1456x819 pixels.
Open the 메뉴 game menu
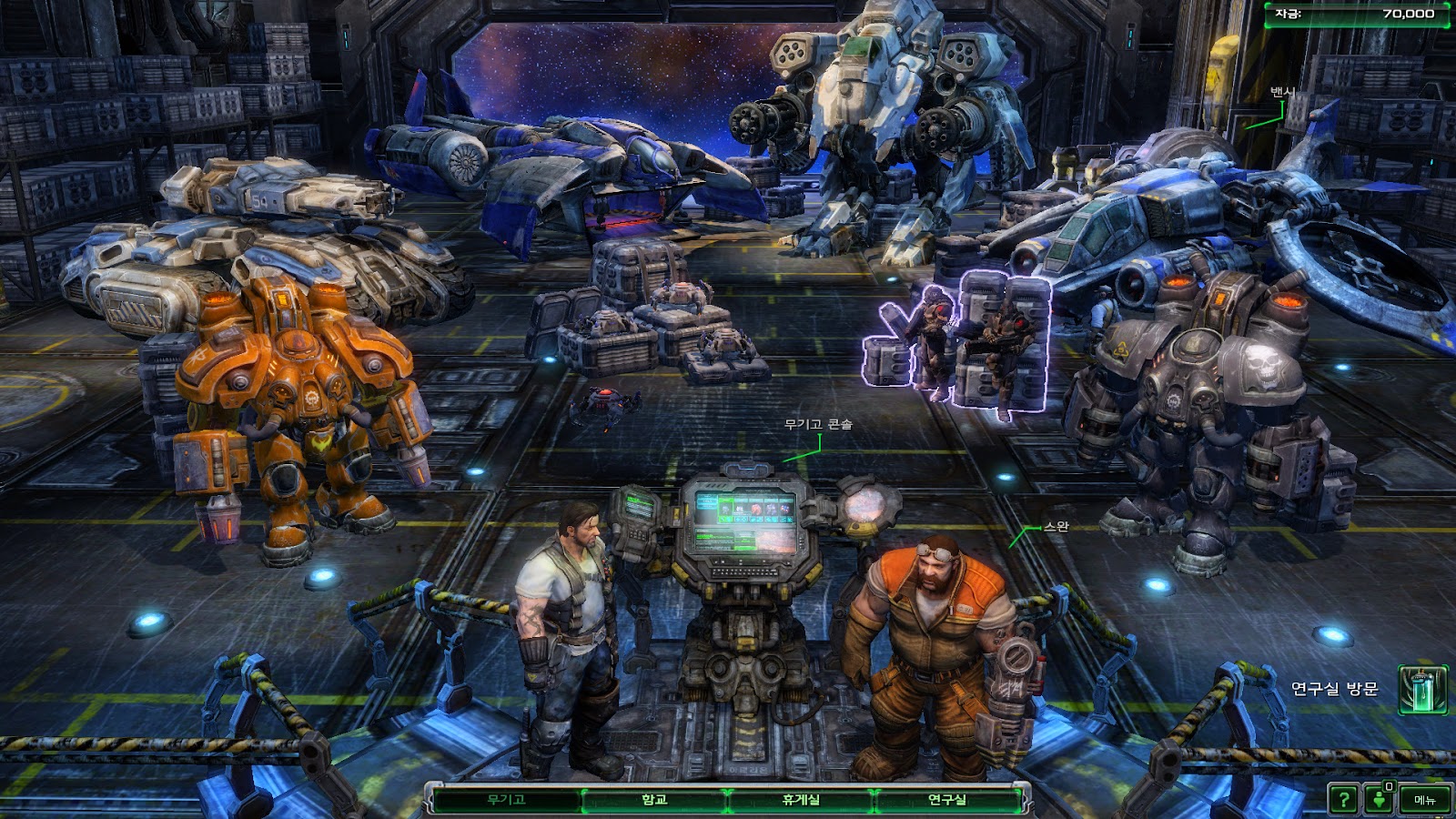click(x=1424, y=800)
